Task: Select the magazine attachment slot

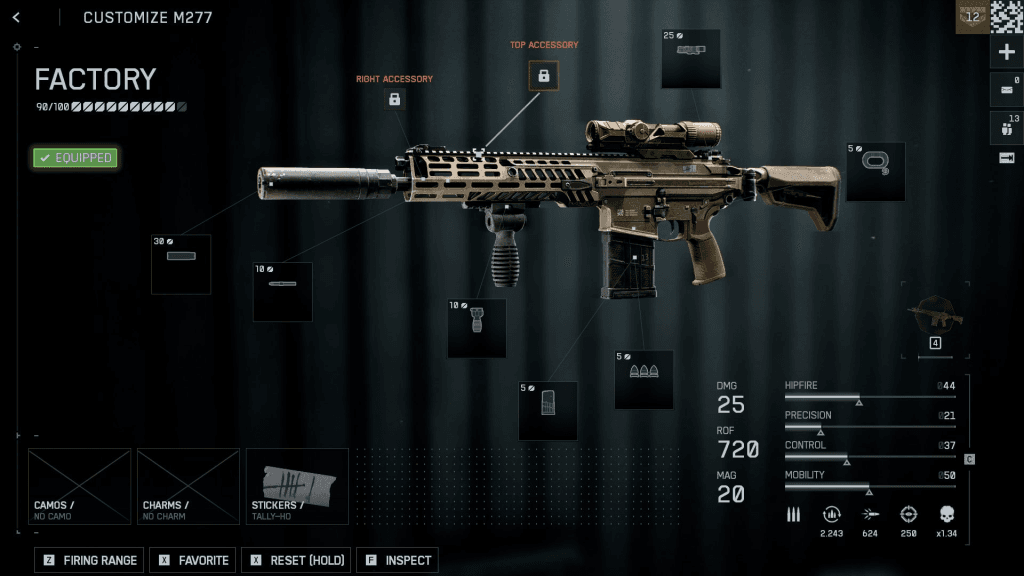Action: coord(547,410)
